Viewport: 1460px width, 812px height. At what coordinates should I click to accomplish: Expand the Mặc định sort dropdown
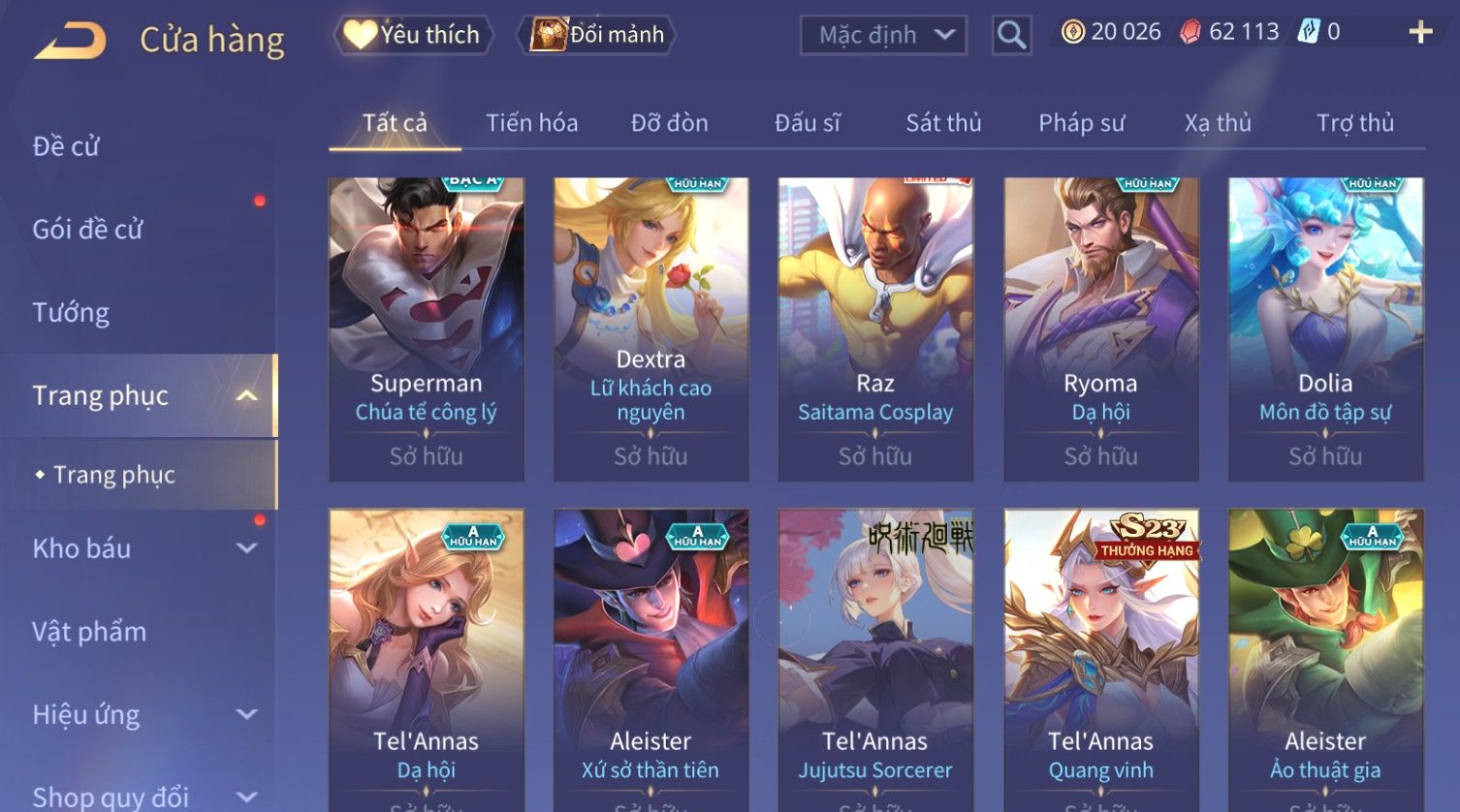pyautogui.click(x=883, y=36)
